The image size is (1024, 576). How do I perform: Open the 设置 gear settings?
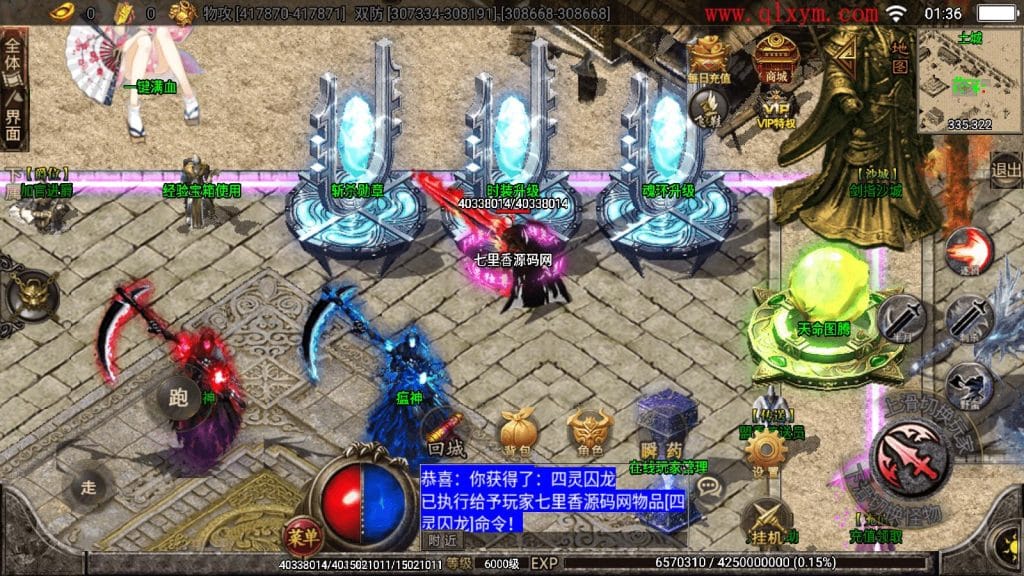[x=765, y=456]
